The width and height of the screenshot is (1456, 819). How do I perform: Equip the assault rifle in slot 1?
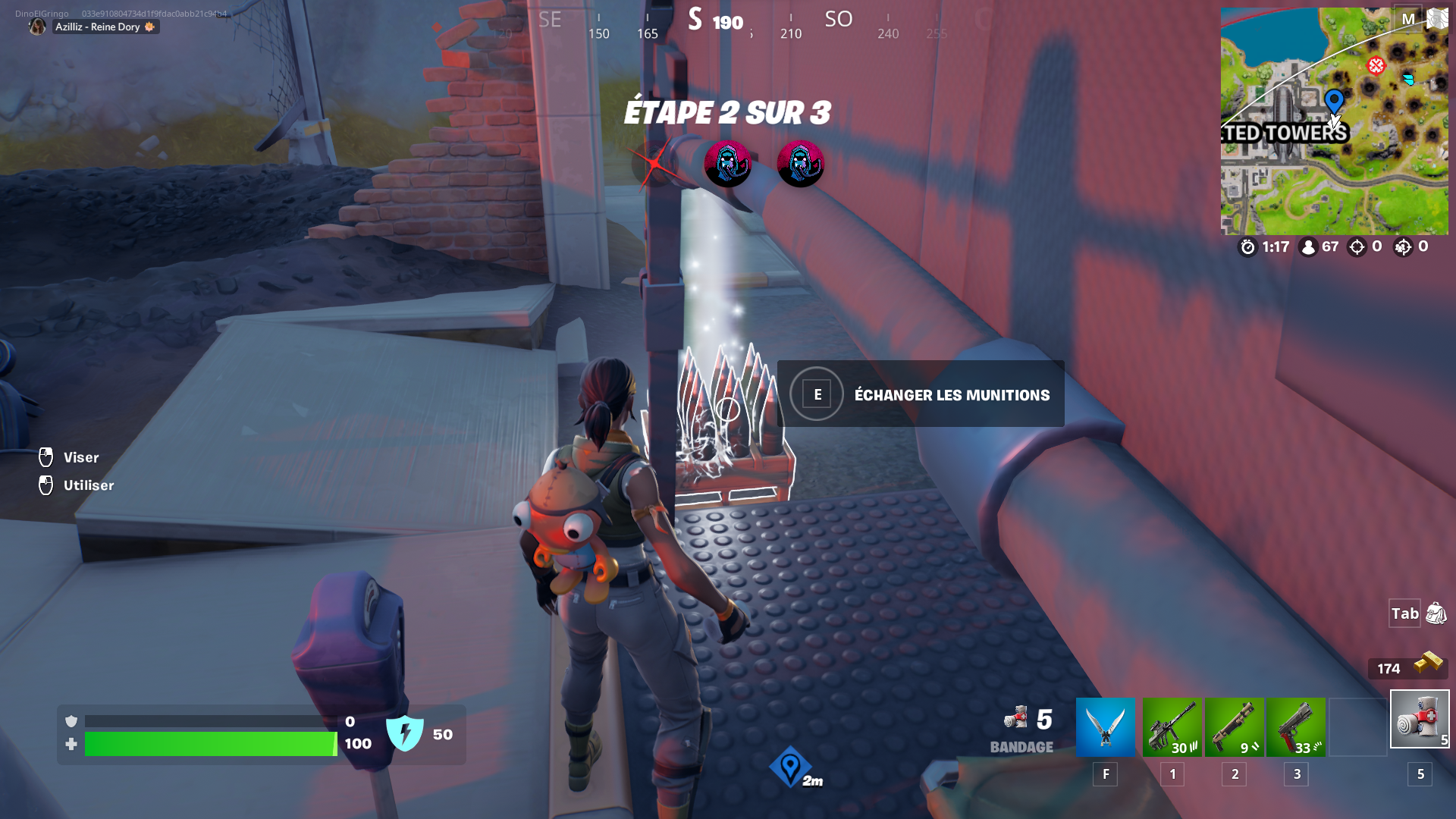coord(1172,726)
